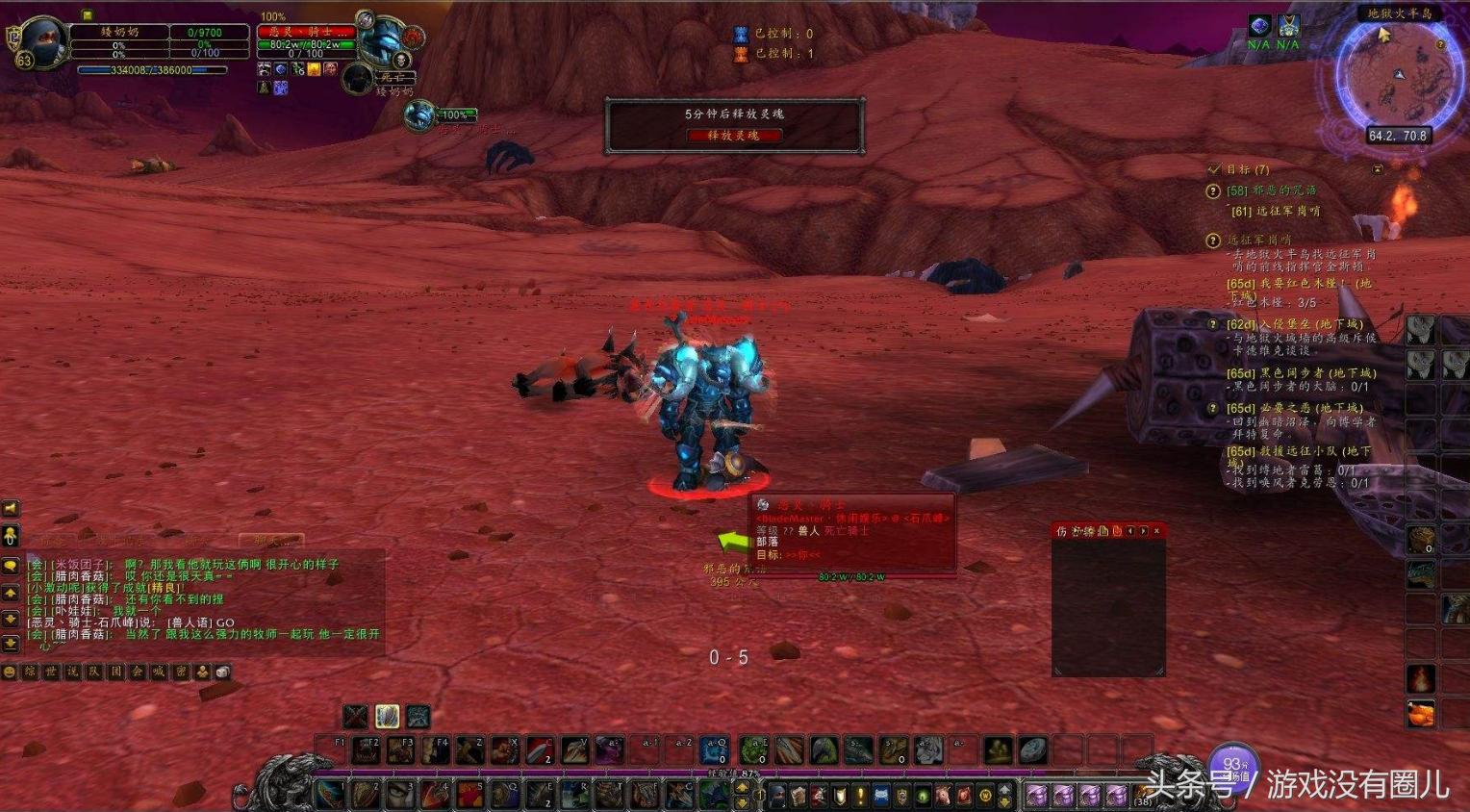Open the chat speech bubble menu button
1470x812 pixels.
click(x=11, y=566)
